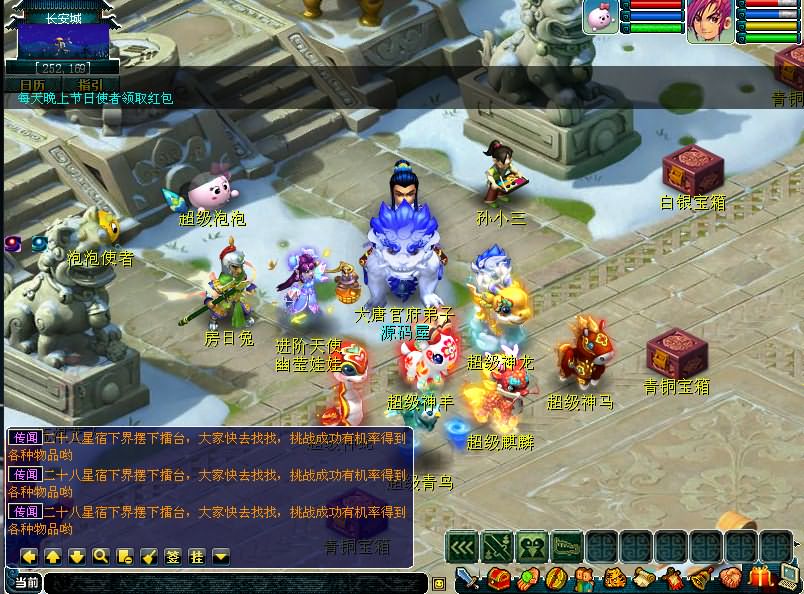Open the red-haired character portrait
The image size is (804, 594).
pos(709,21)
